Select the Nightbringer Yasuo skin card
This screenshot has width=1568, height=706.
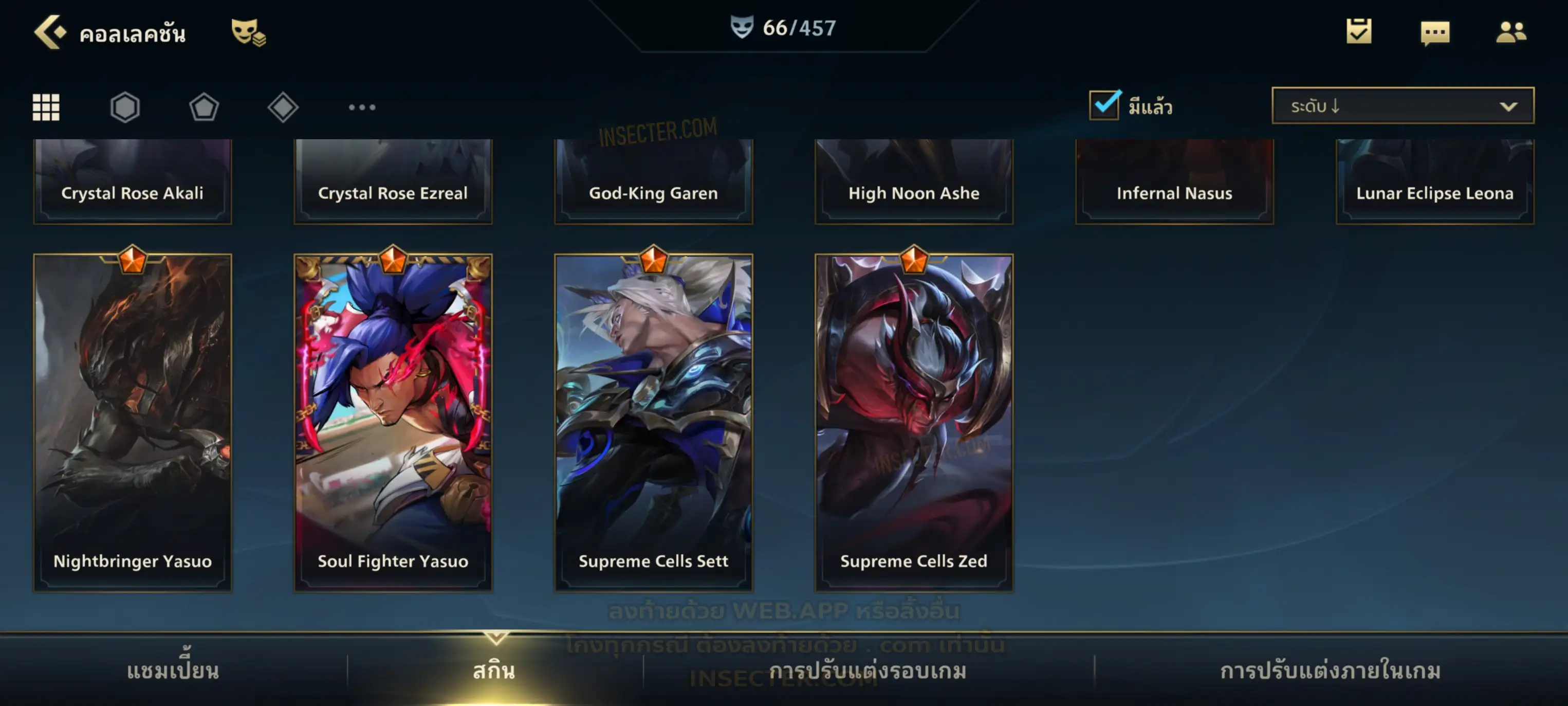click(x=133, y=422)
